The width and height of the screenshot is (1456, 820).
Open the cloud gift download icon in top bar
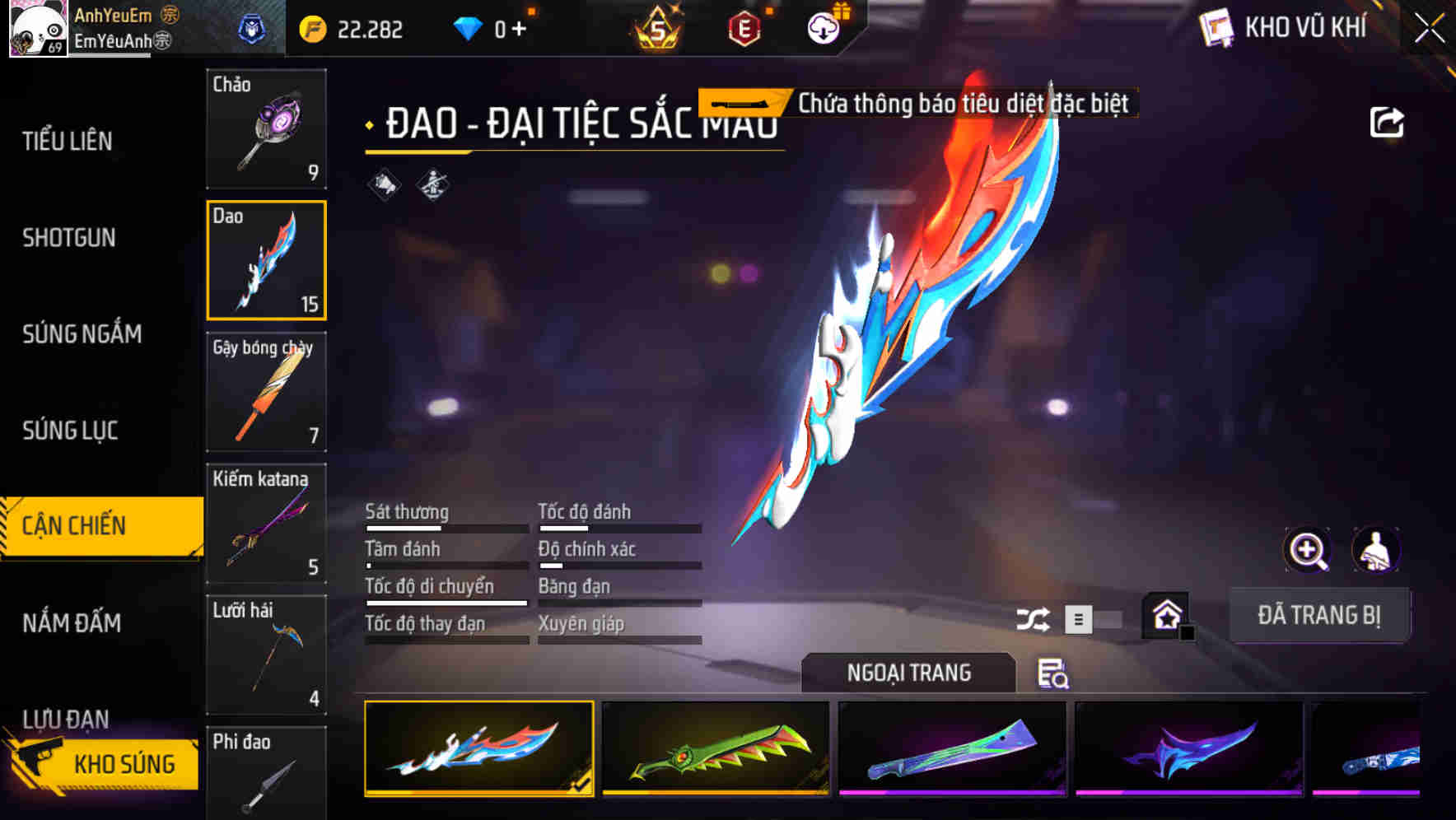click(821, 27)
